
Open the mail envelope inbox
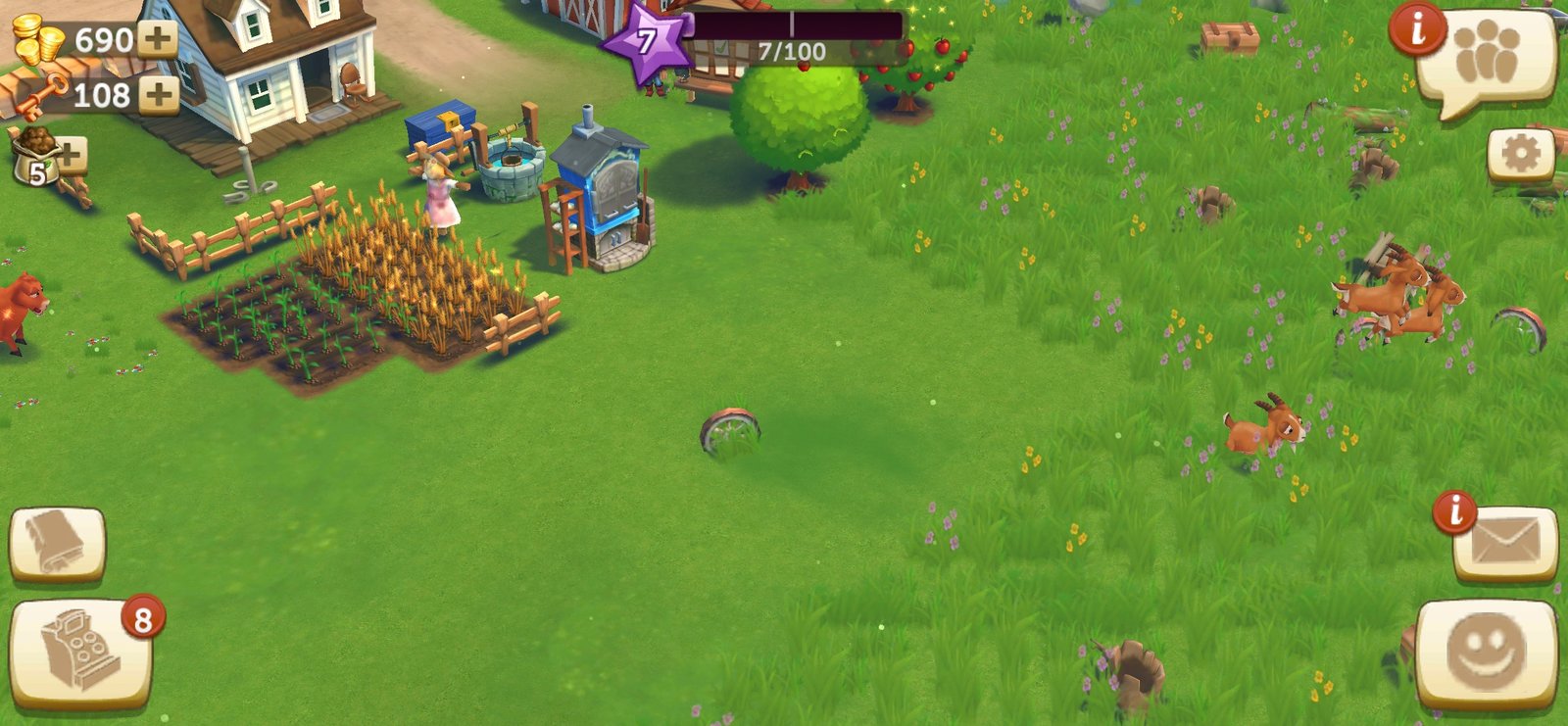[x=1505, y=543]
